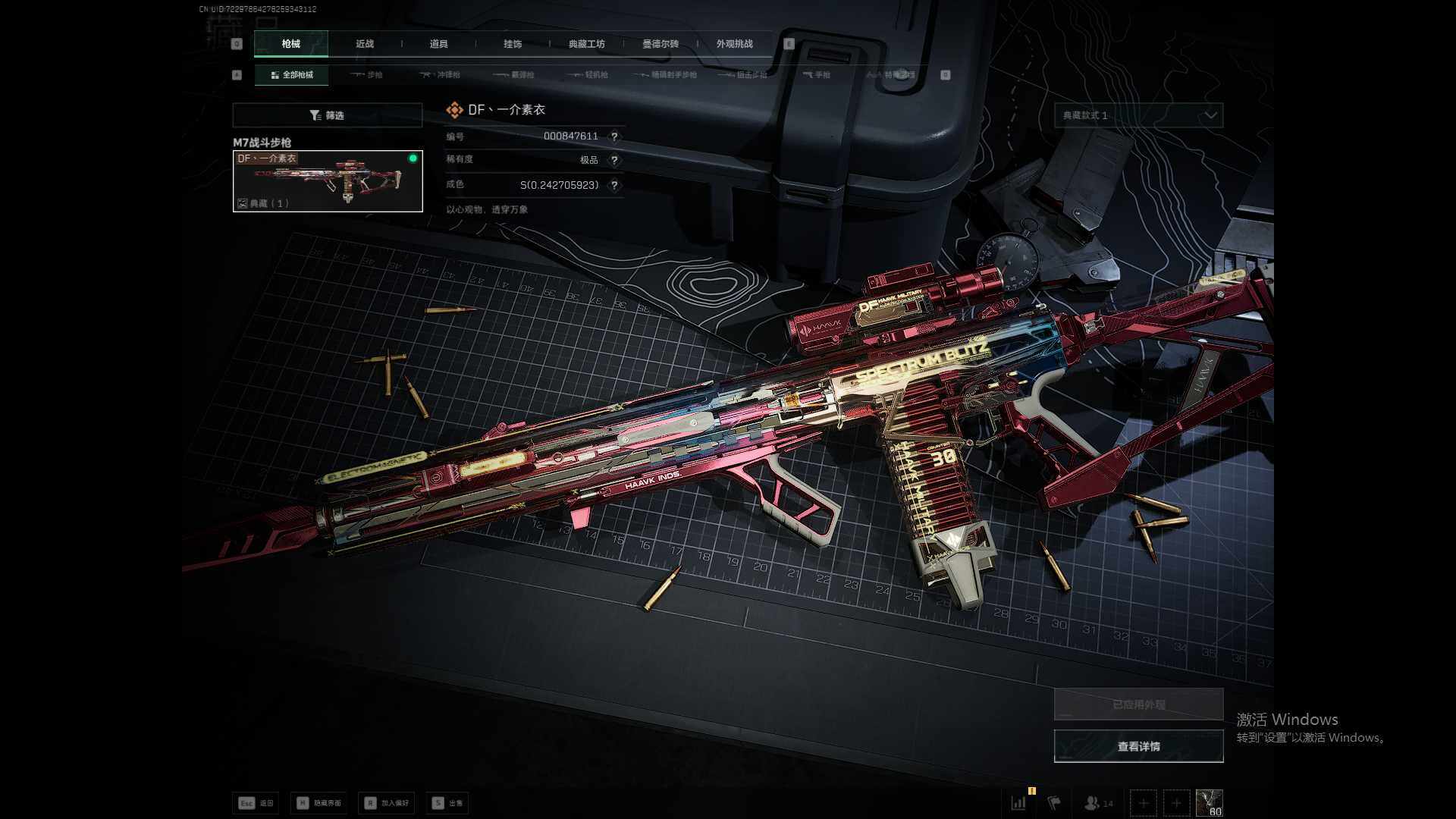Expand the 典藏款式 1 style dropdown

[x=1138, y=115]
